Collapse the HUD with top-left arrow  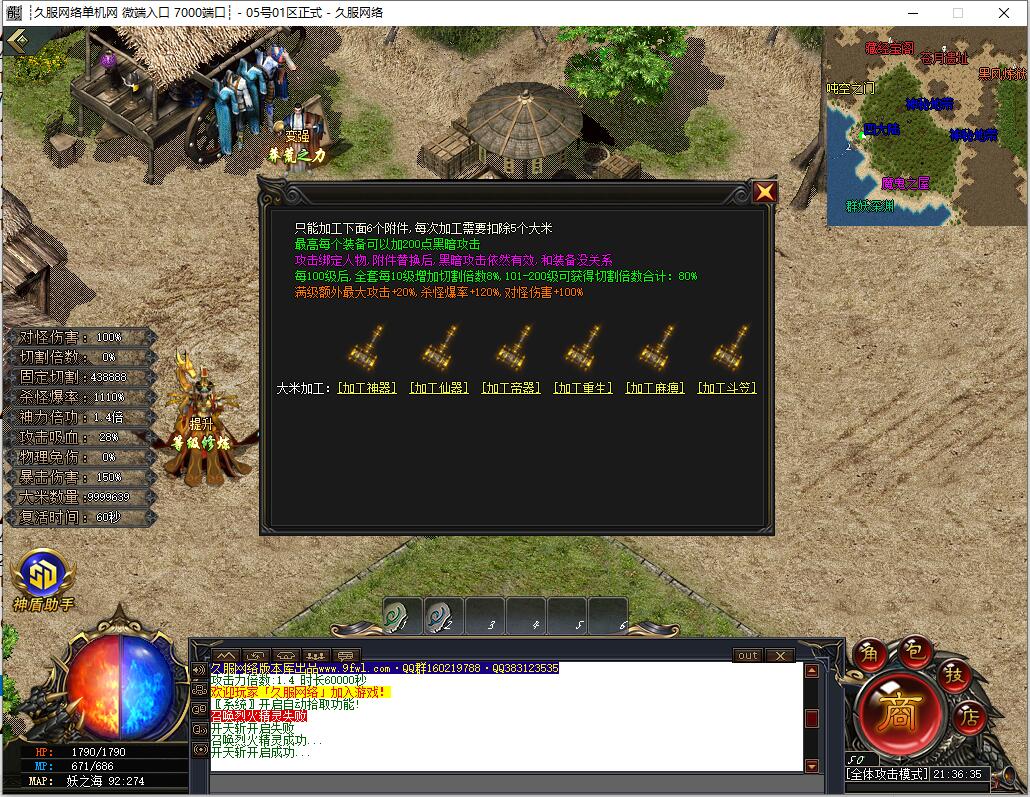click(x=17, y=42)
